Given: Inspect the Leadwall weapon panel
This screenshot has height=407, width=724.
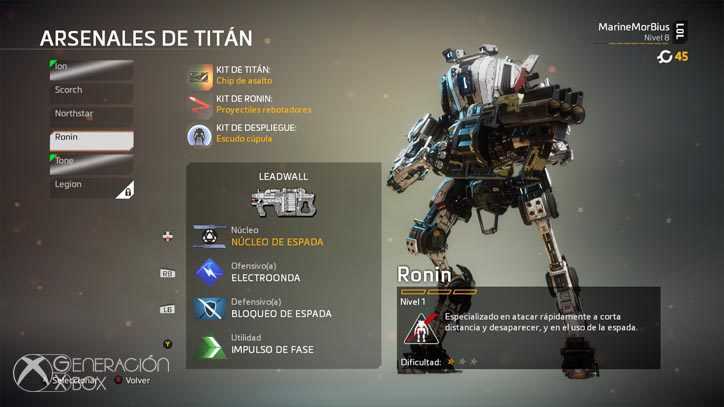Looking at the screenshot, I should [284, 197].
